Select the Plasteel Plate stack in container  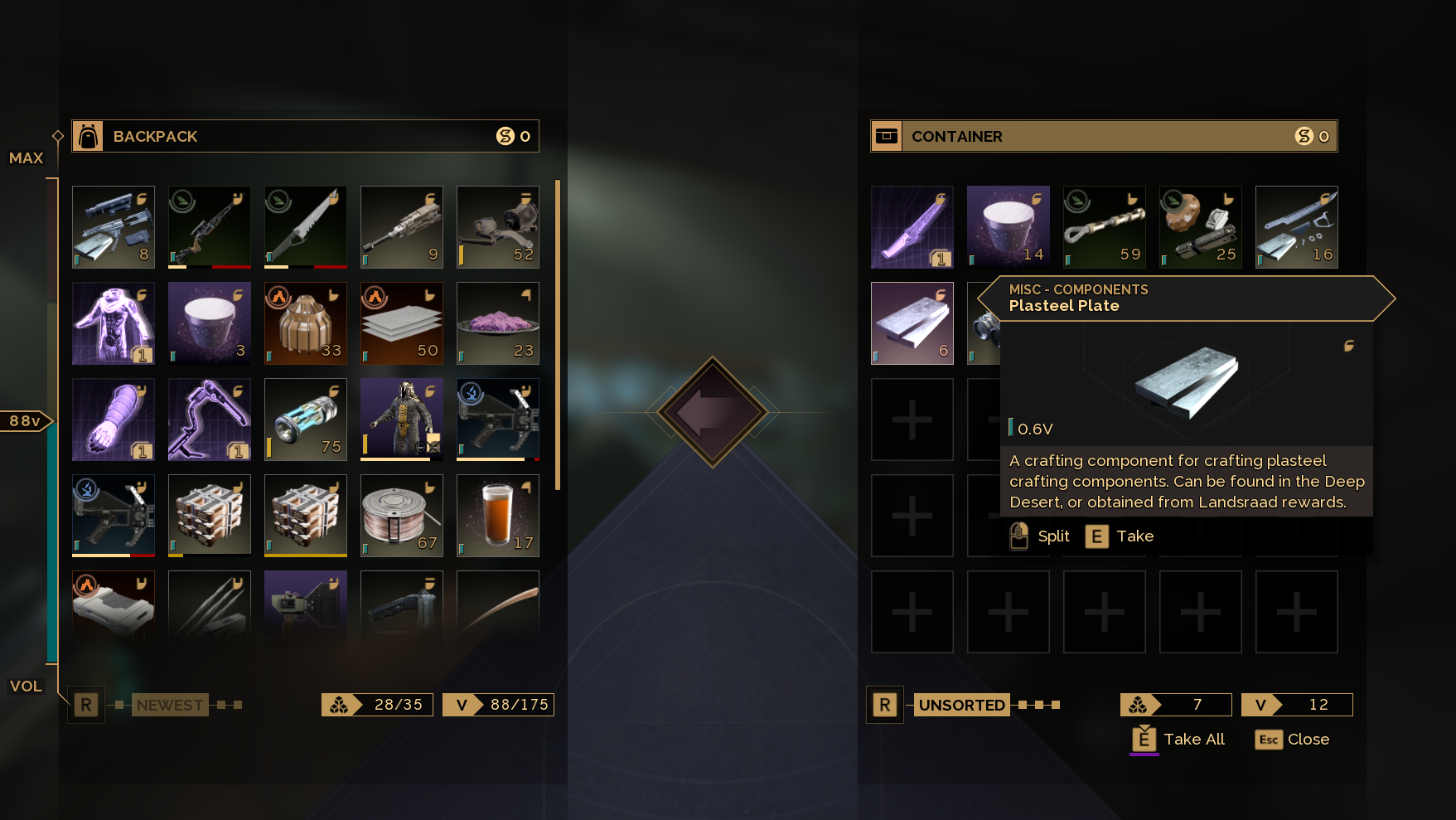tap(912, 323)
